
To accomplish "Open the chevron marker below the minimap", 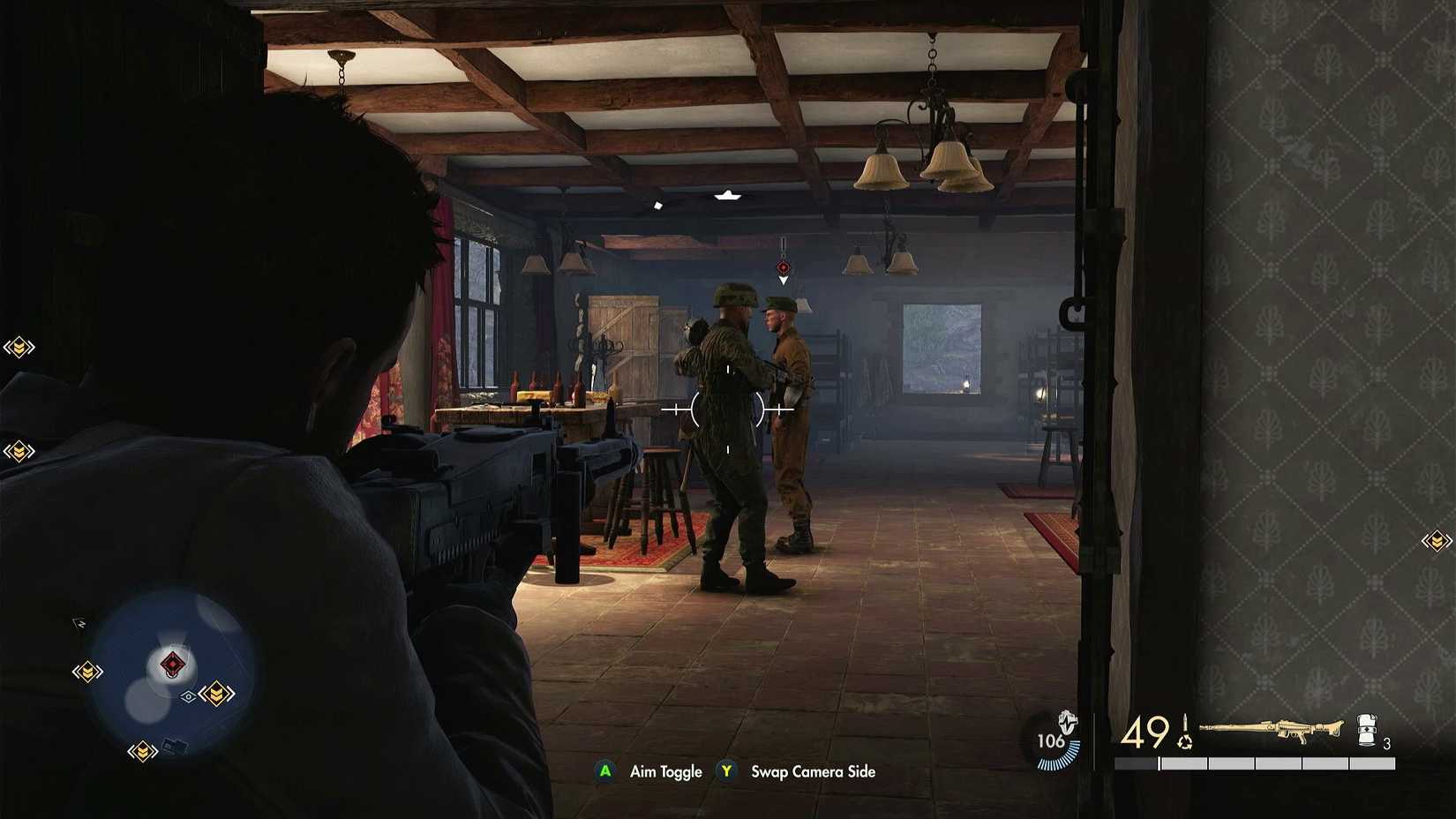I will (143, 751).
